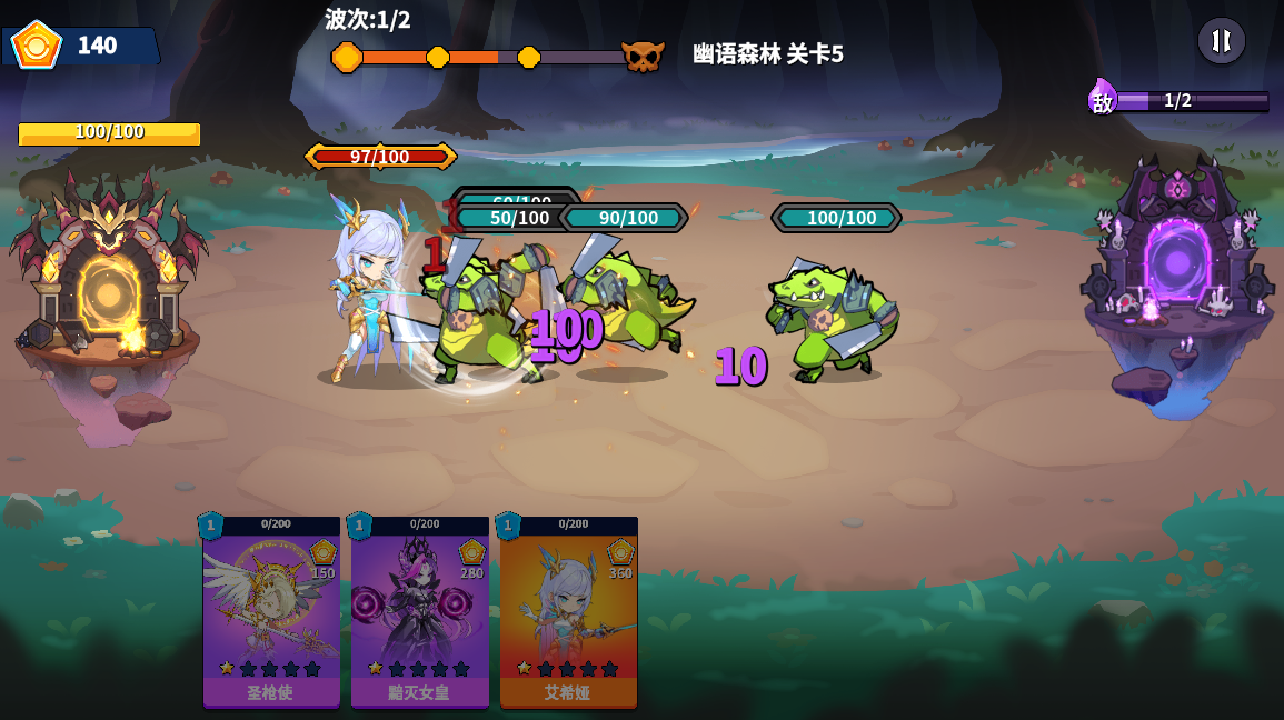Tap the level 1 badge on 艾希娅 card

click(507, 525)
